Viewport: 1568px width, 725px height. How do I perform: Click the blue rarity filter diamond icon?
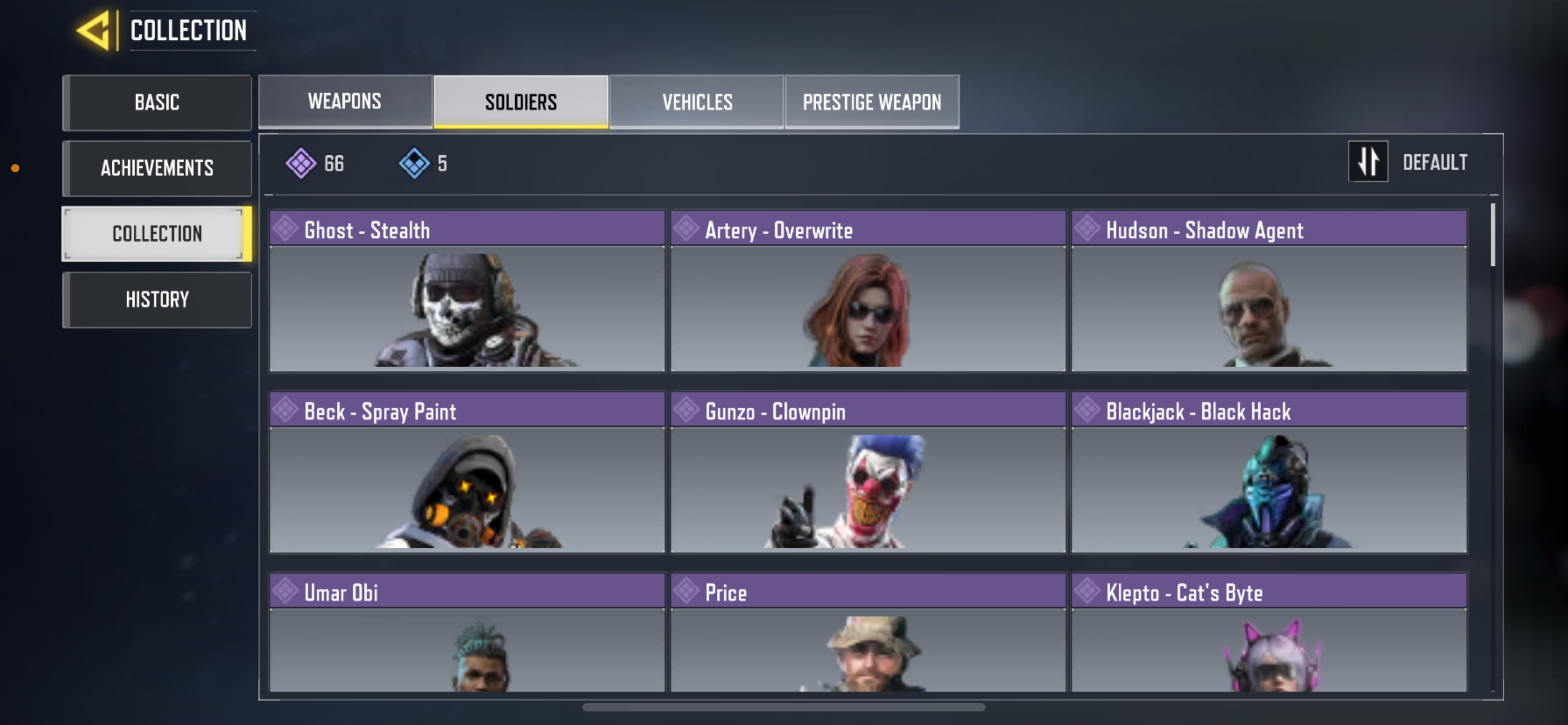click(x=414, y=163)
